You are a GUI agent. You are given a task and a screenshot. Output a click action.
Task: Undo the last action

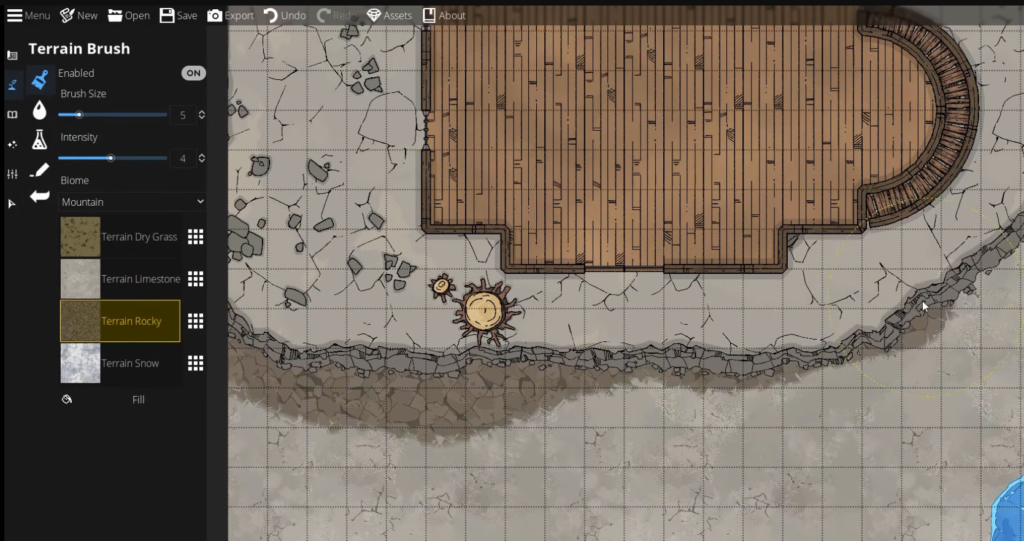coord(285,15)
